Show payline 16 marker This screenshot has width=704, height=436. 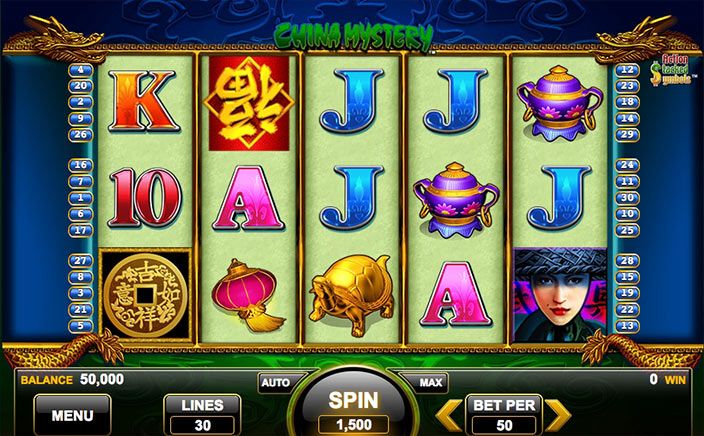tap(81, 165)
